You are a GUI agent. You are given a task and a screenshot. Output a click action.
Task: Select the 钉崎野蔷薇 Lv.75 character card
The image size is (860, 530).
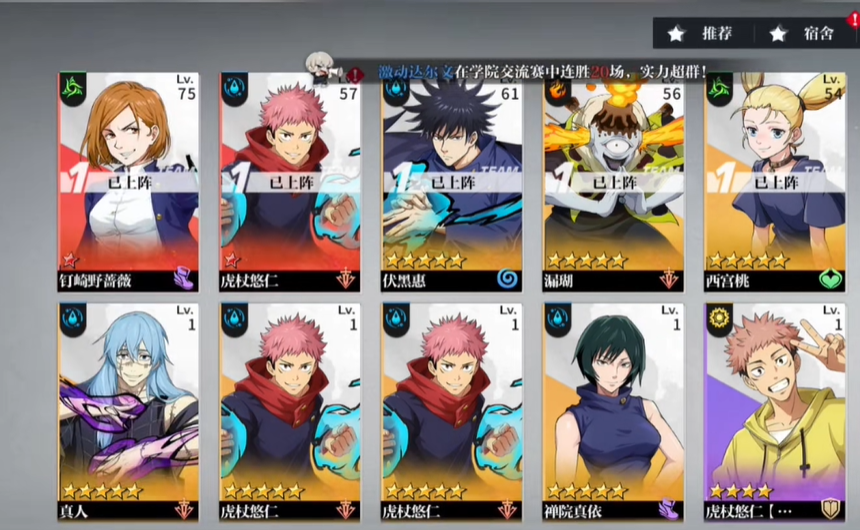coord(128,180)
